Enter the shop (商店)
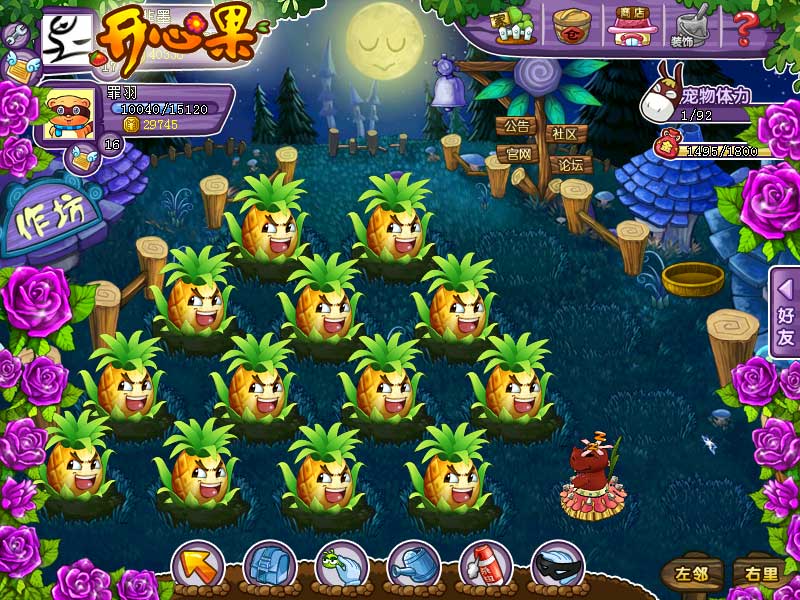The image size is (800, 600). click(630, 26)
